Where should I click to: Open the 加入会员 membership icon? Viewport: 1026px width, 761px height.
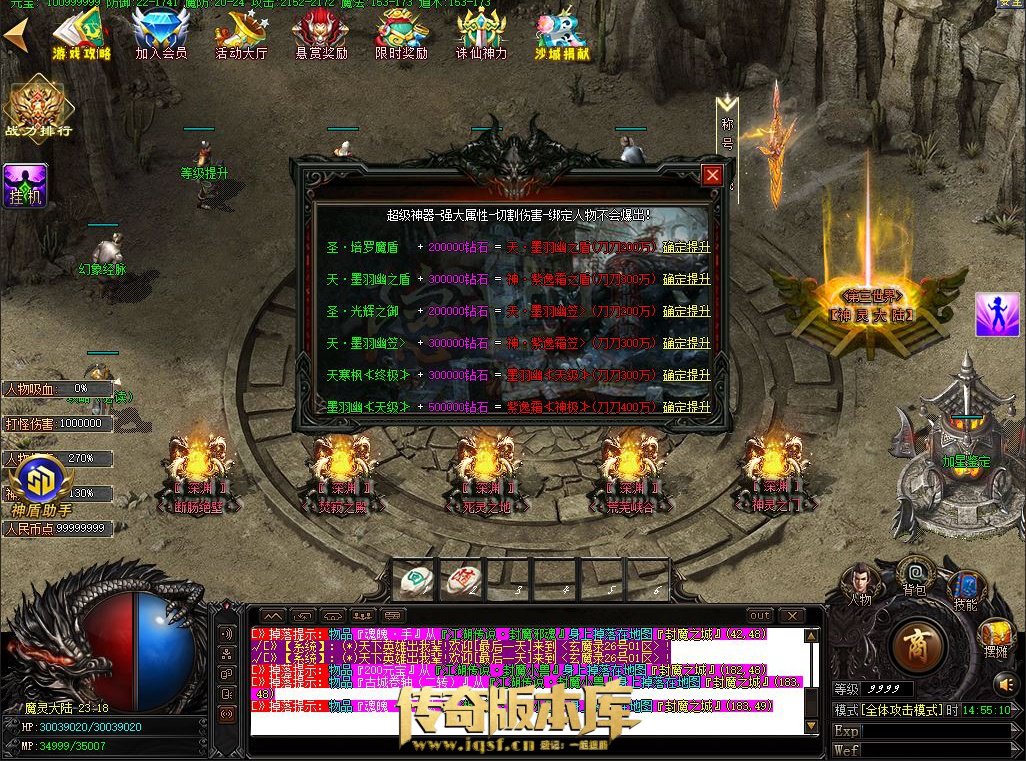point(161,35)
